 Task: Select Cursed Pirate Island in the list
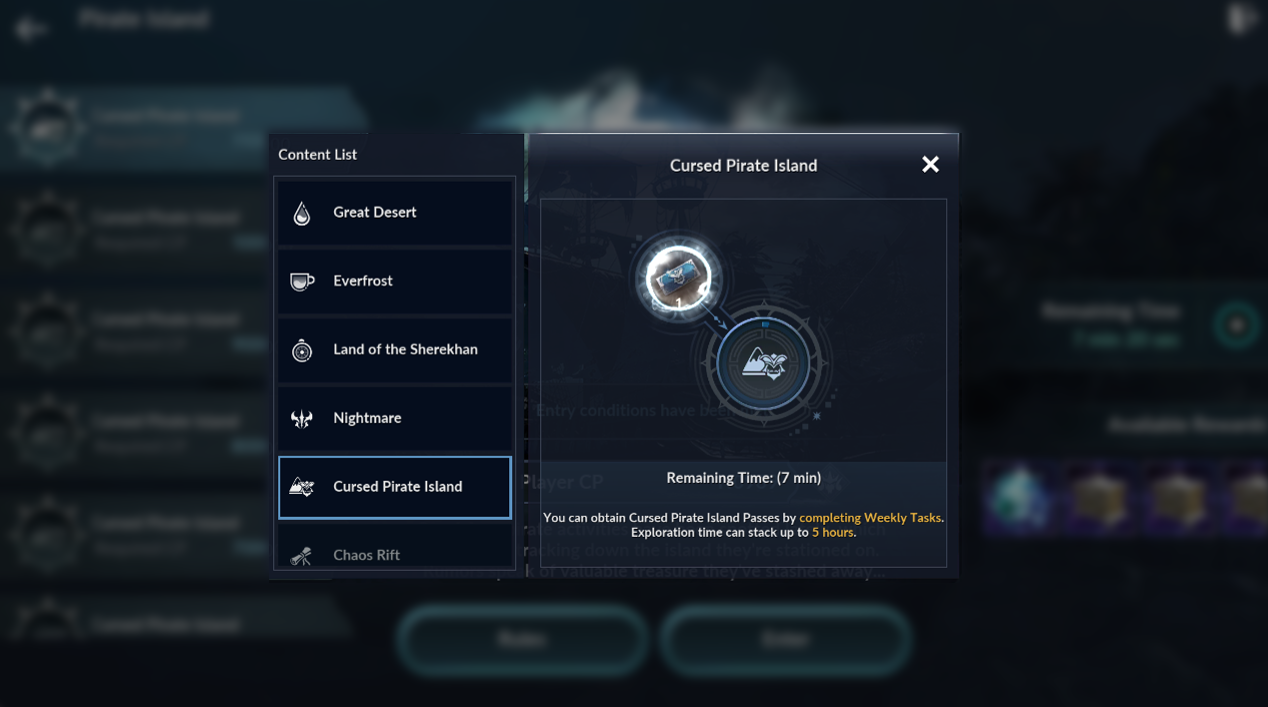[x=395, y=487]
